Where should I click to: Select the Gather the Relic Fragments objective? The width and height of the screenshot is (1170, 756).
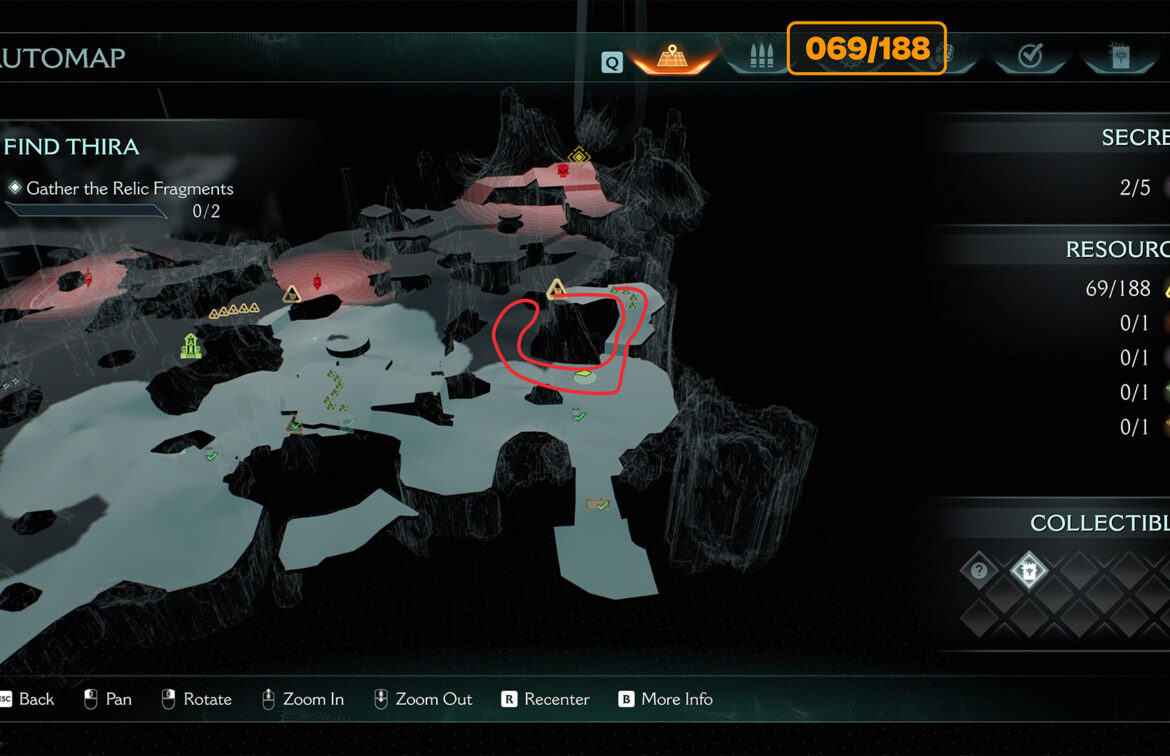point(129,188)
